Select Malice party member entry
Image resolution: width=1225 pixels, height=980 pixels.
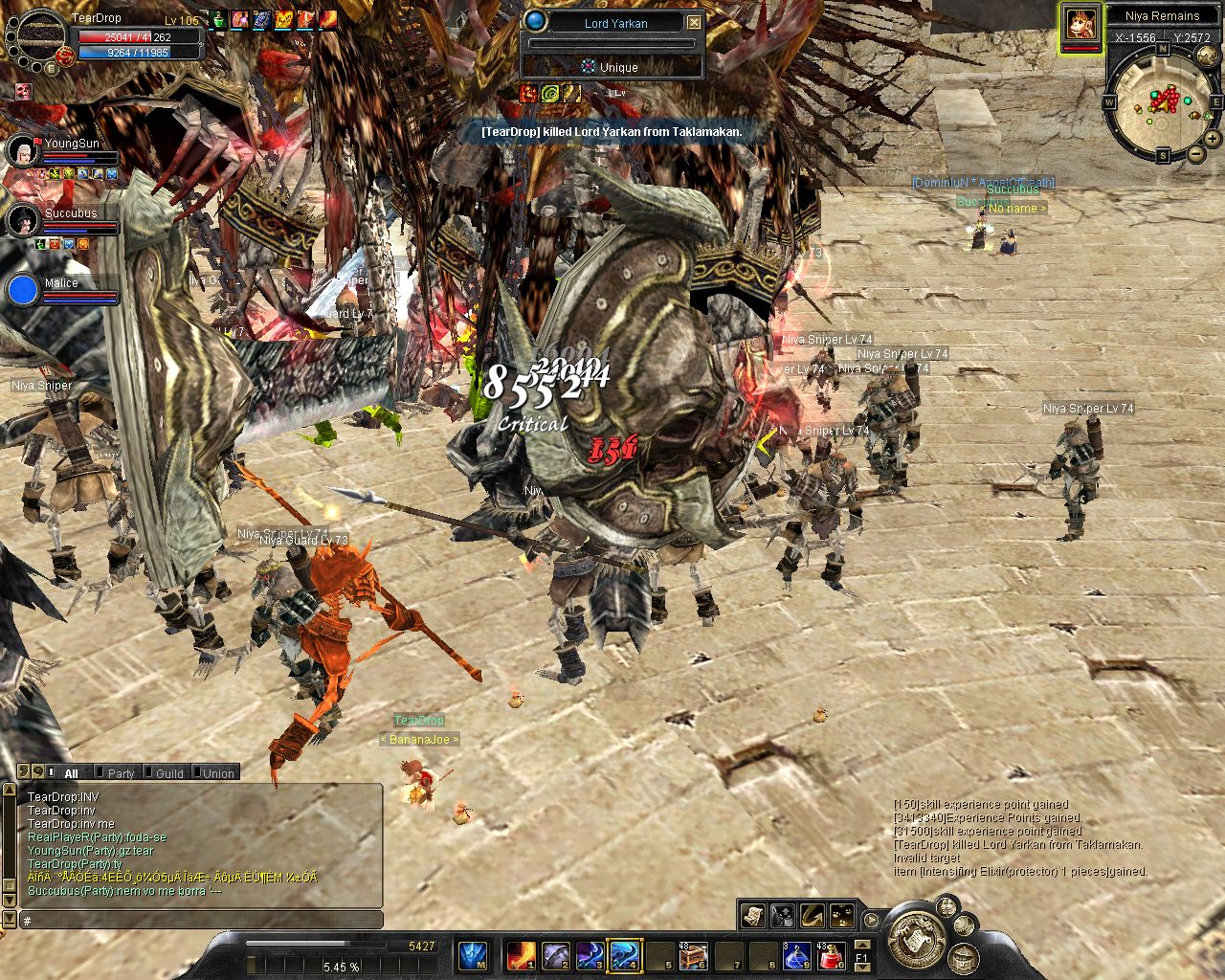(23, 290)
